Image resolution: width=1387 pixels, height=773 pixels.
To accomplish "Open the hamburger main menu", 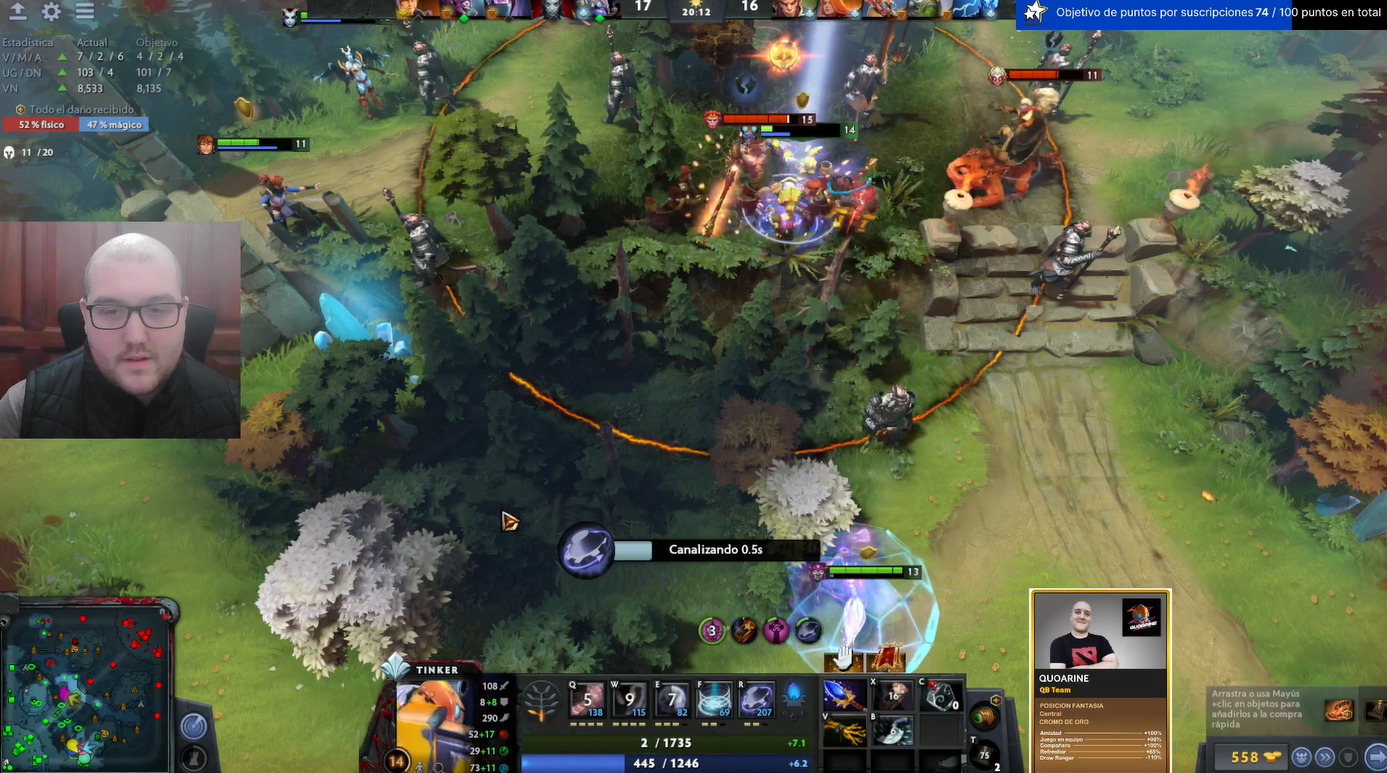I will click(x=85, y=12).
